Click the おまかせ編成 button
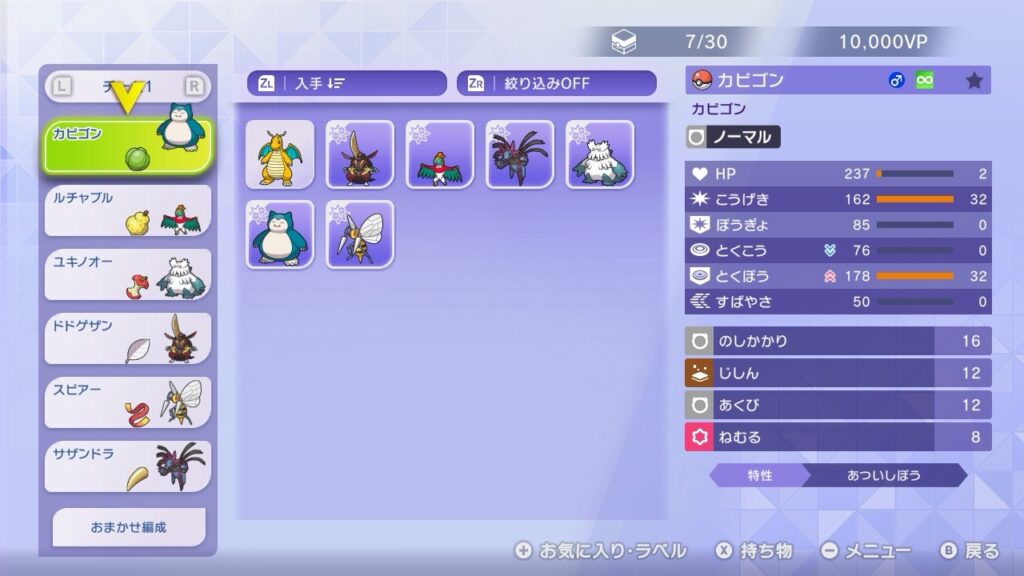The height and width of the screenshot is (576, 1024). click(129, 527)
